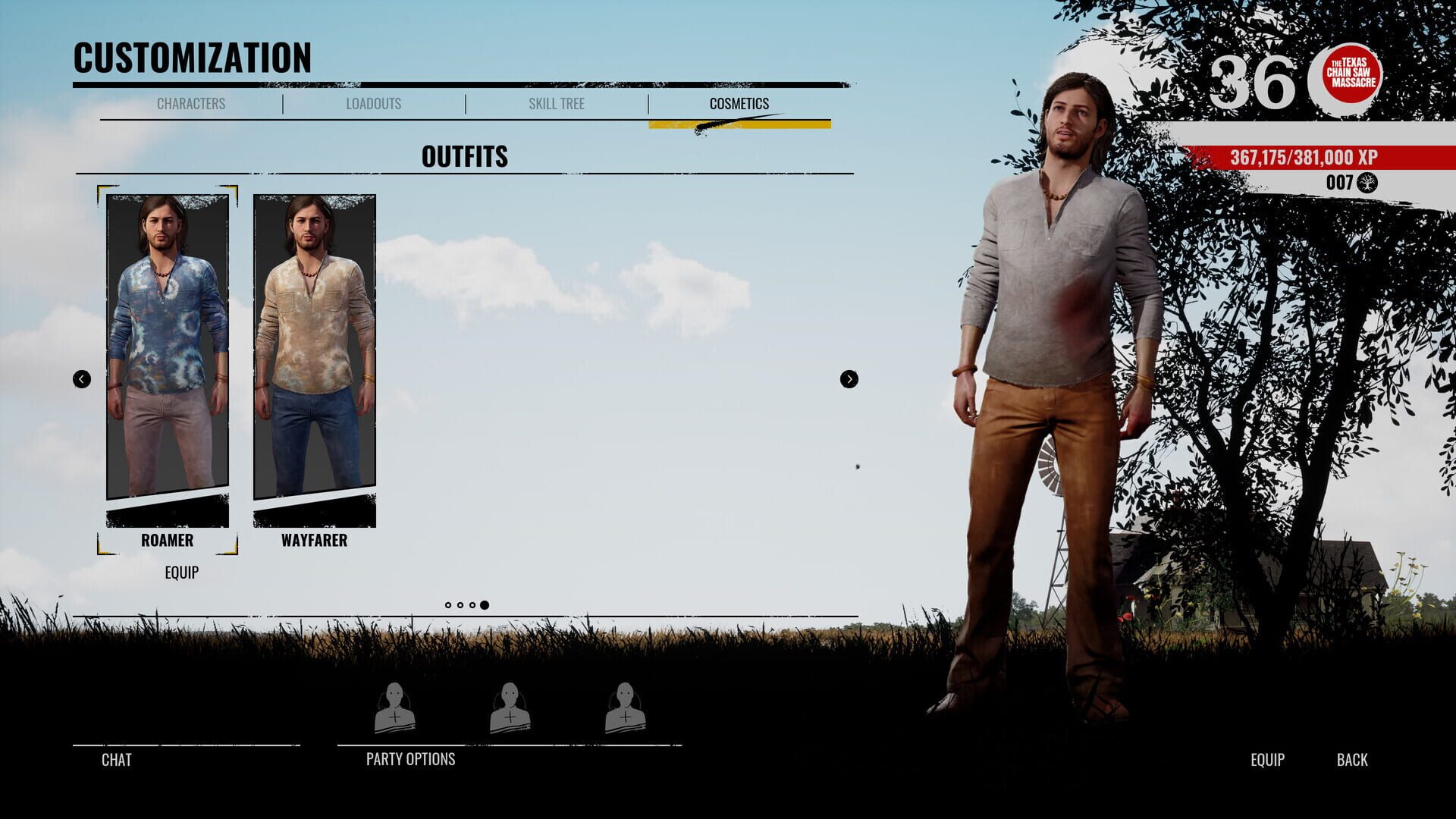
Task: Click the Back option at bottom right
Action: tap(1352, 760)
